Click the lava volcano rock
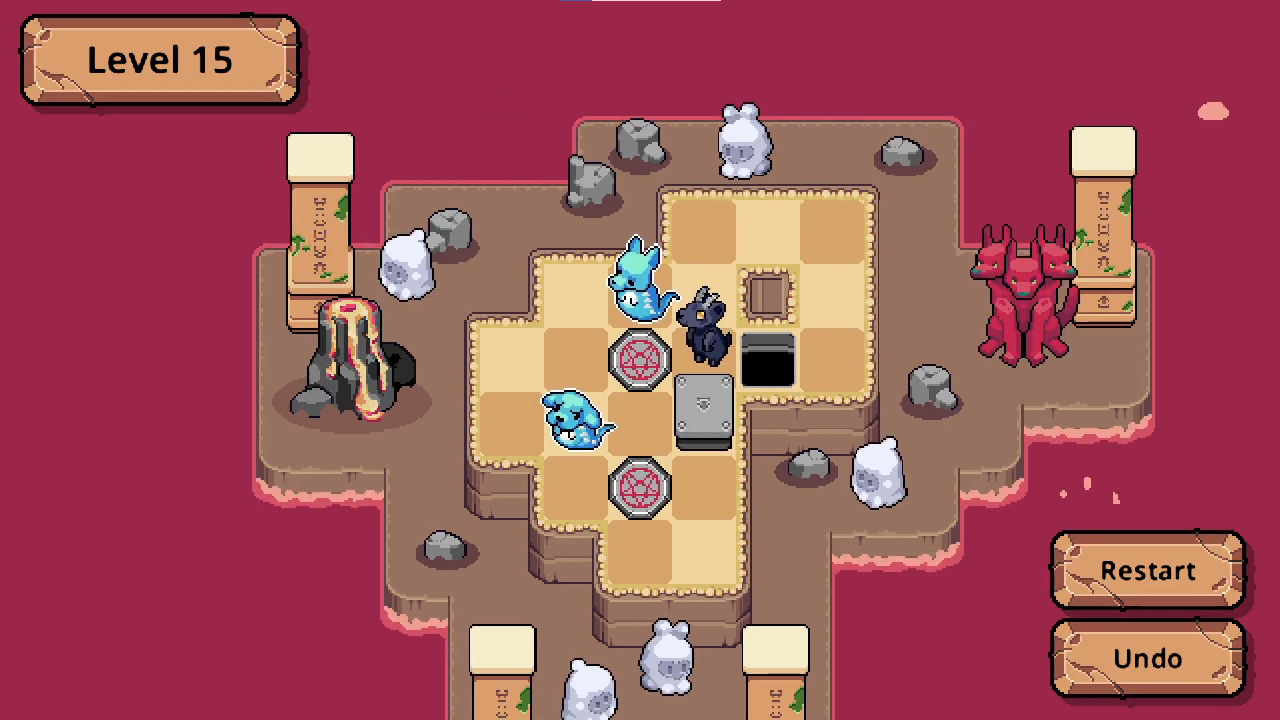The width and height of the screenshot is (1280, 720). click(352, 360)
